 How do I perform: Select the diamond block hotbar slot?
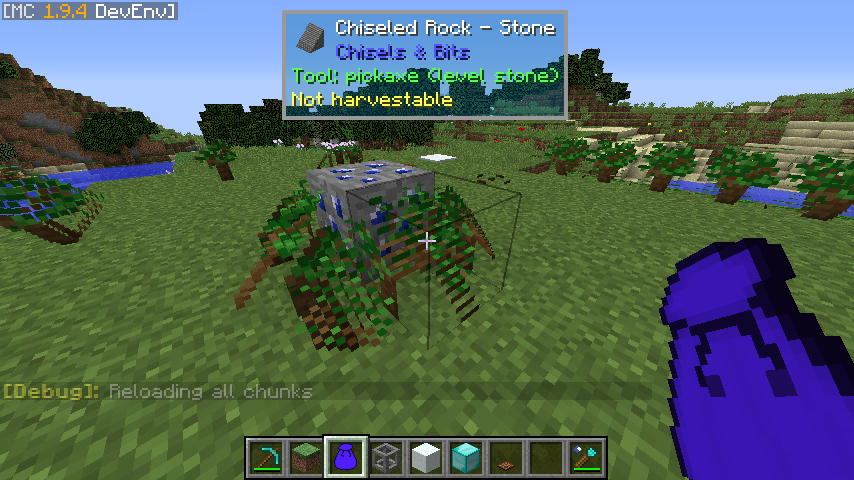(x=467, y=458)
